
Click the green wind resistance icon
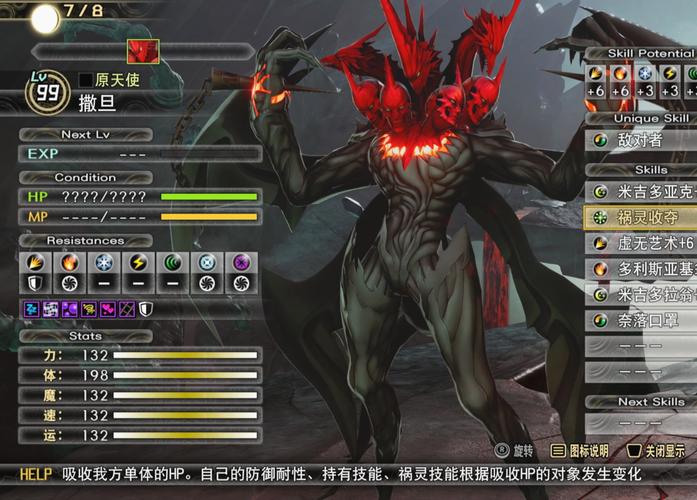174,262
